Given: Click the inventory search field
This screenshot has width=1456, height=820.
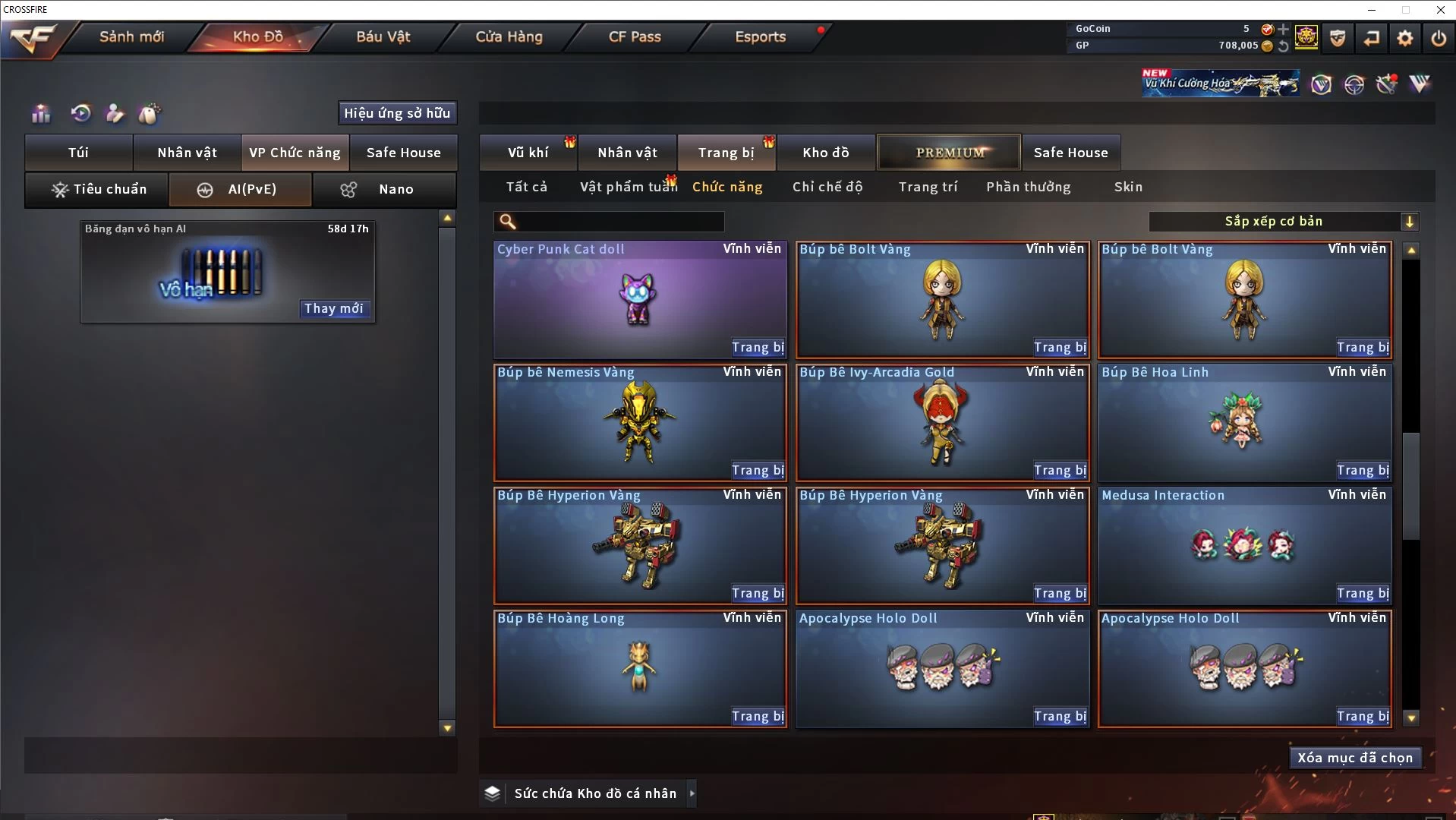Looking at the screenshot, I should pos(619,222).
